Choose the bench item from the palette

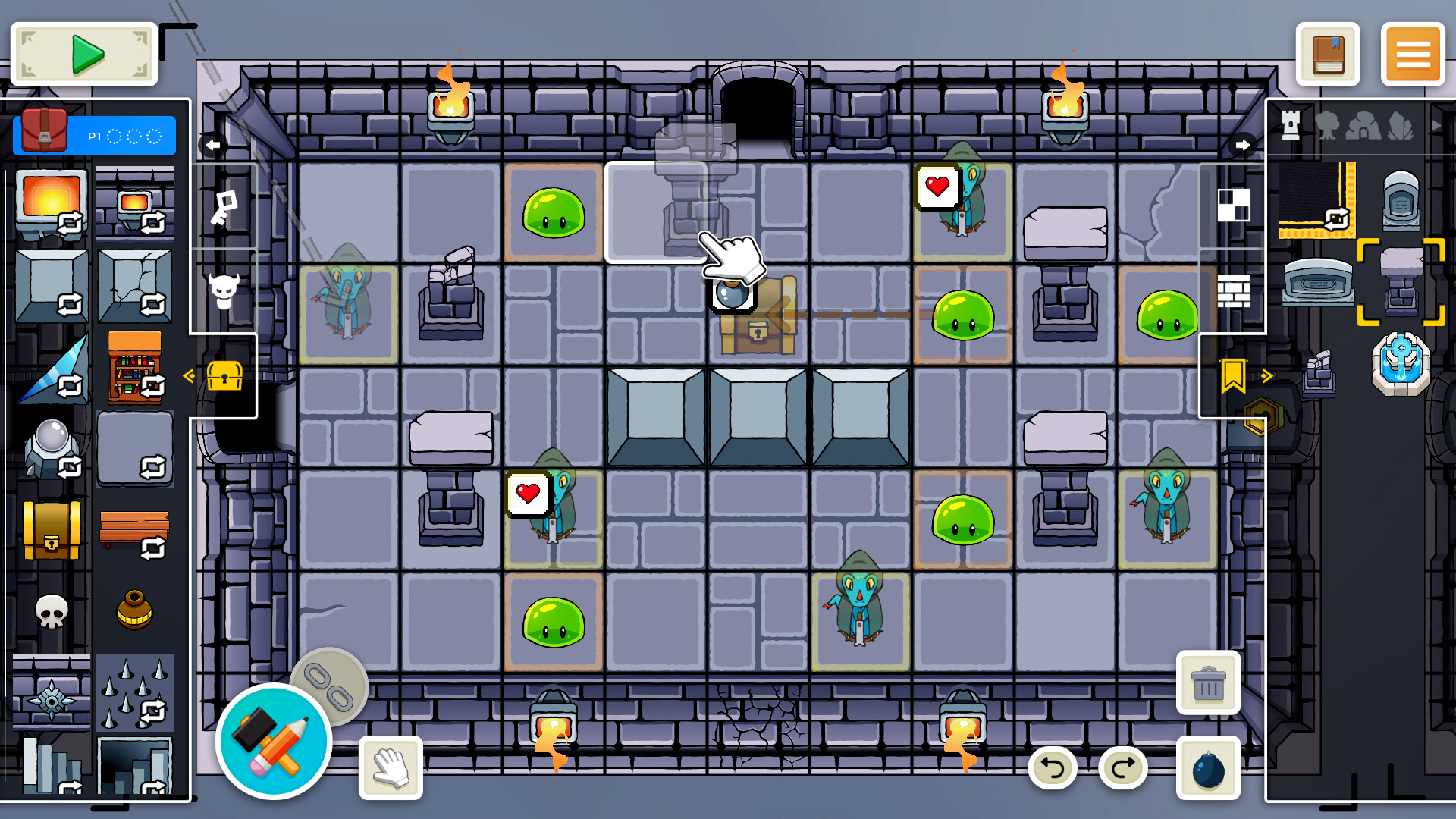coord(135,527)
